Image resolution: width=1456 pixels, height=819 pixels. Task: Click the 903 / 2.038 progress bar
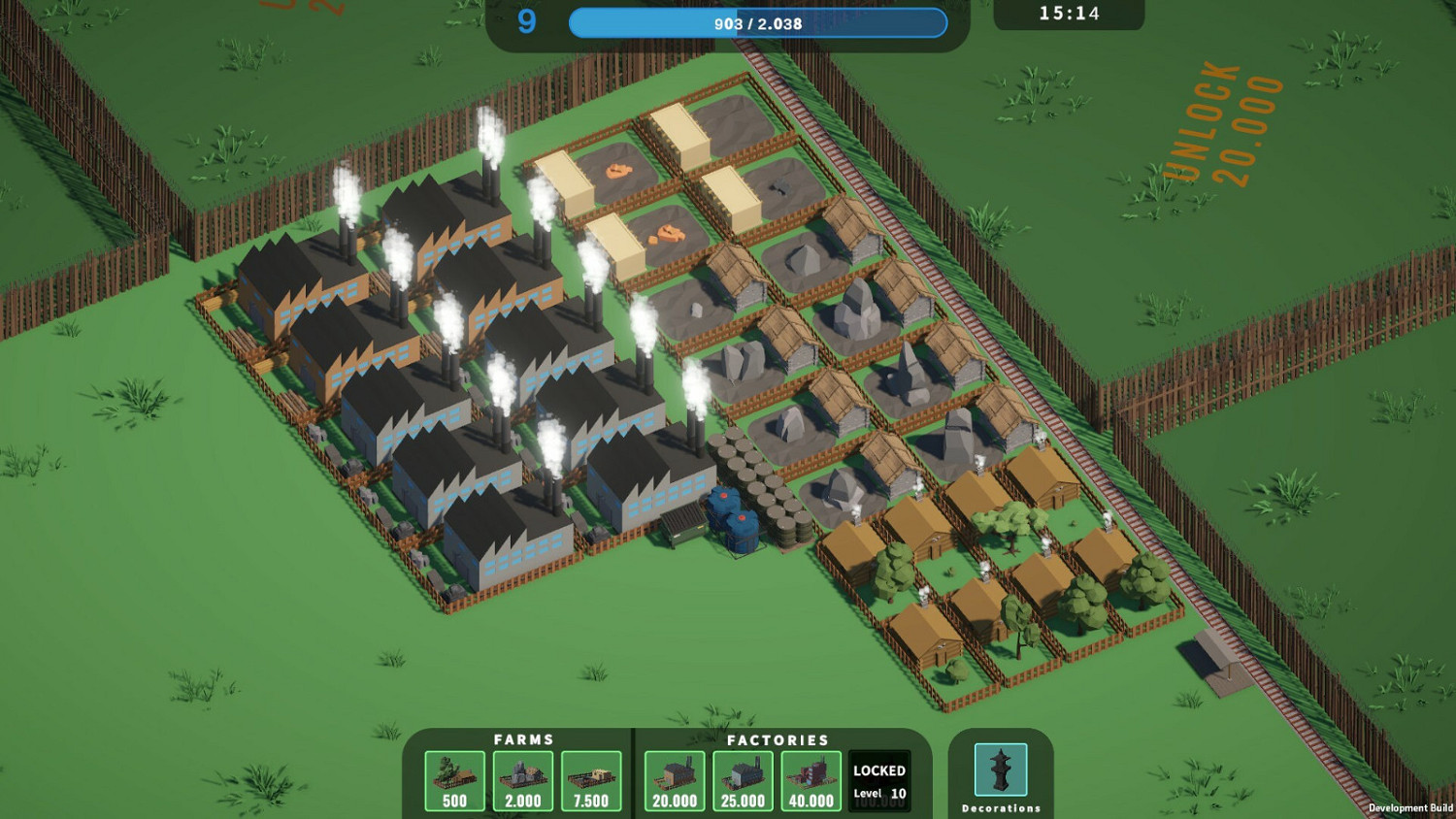760,22
